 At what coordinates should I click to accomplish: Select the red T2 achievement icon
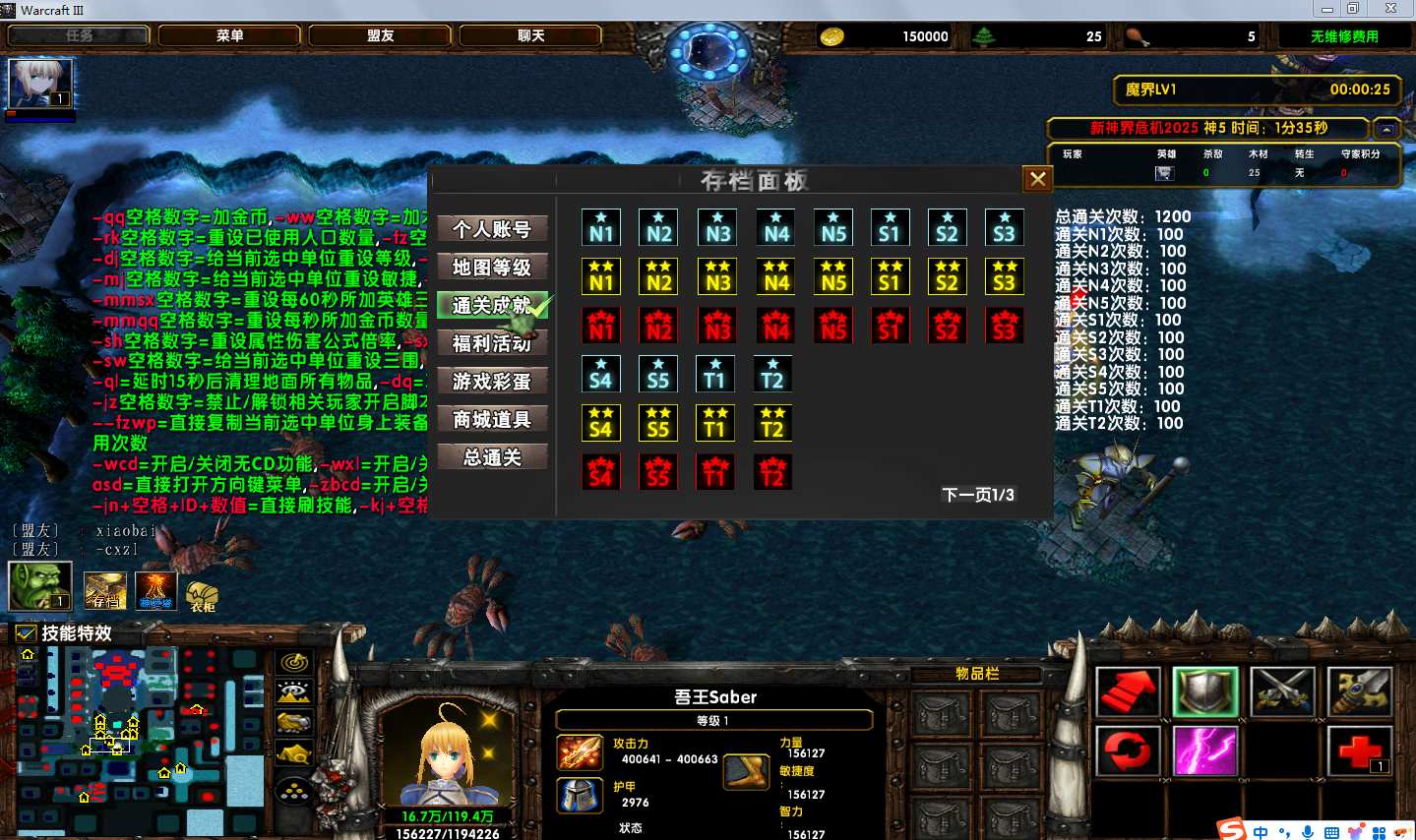[x=772, y=472]
